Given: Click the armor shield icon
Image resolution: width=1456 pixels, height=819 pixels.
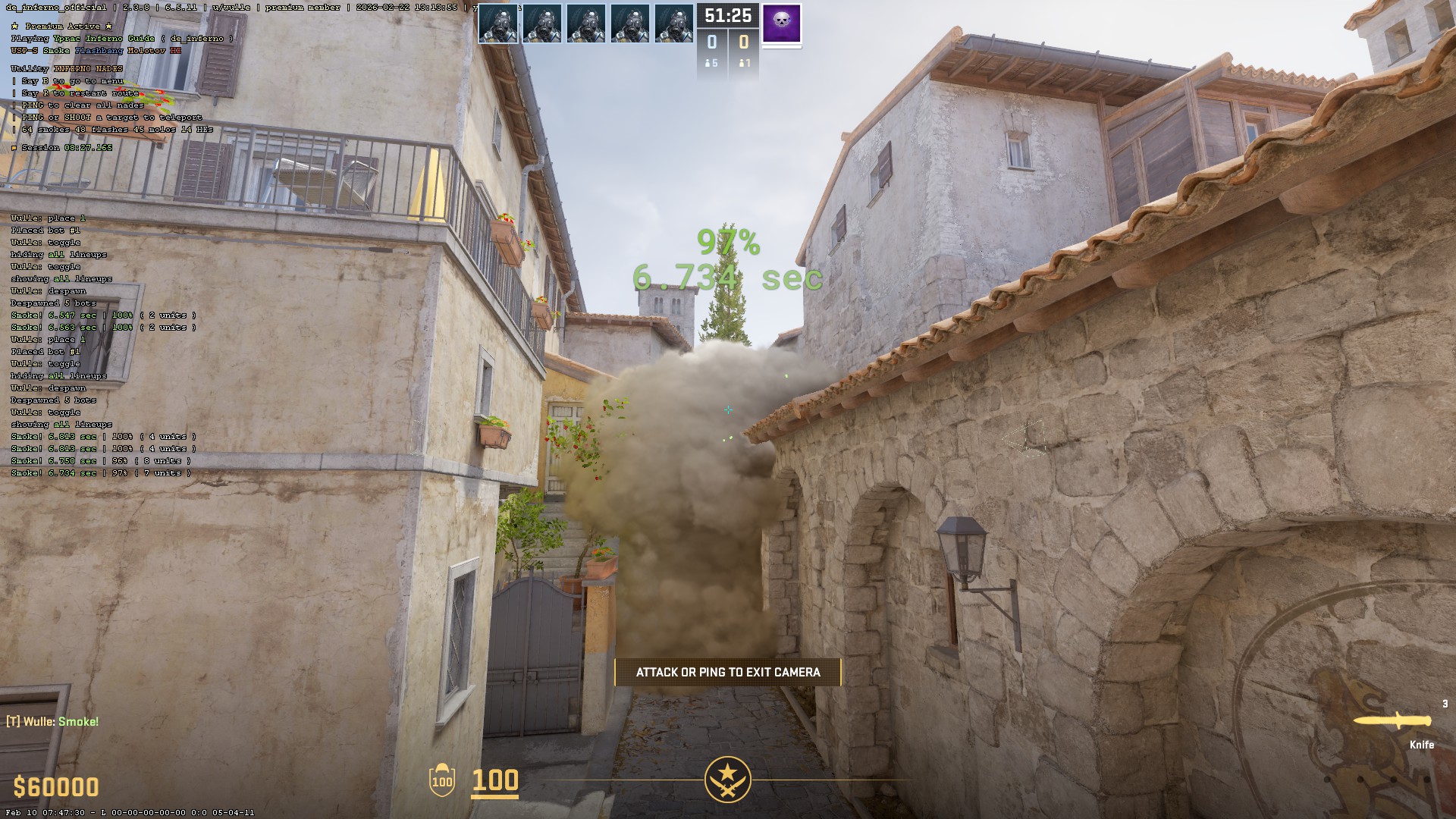Looking at the screenshot, I should pyautogui.click(x=442, y=780).
